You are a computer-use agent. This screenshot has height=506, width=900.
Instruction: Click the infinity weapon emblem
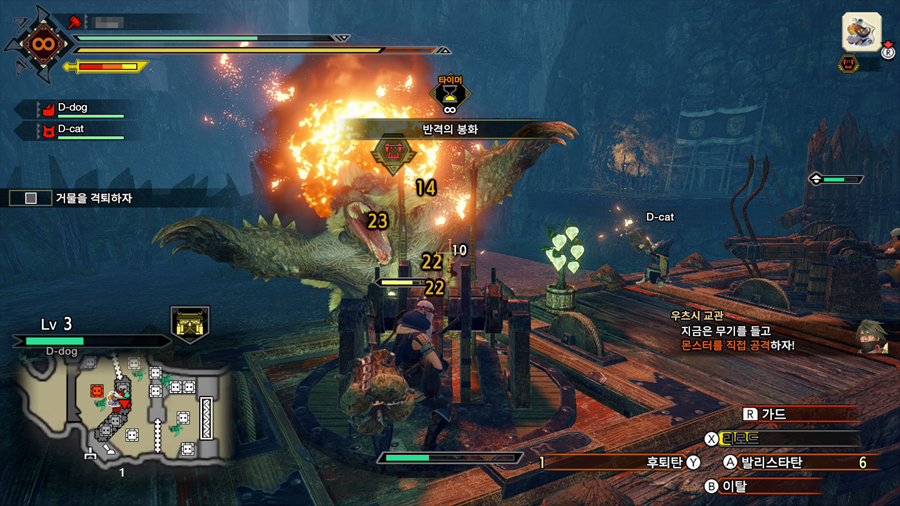pos(41,45)
